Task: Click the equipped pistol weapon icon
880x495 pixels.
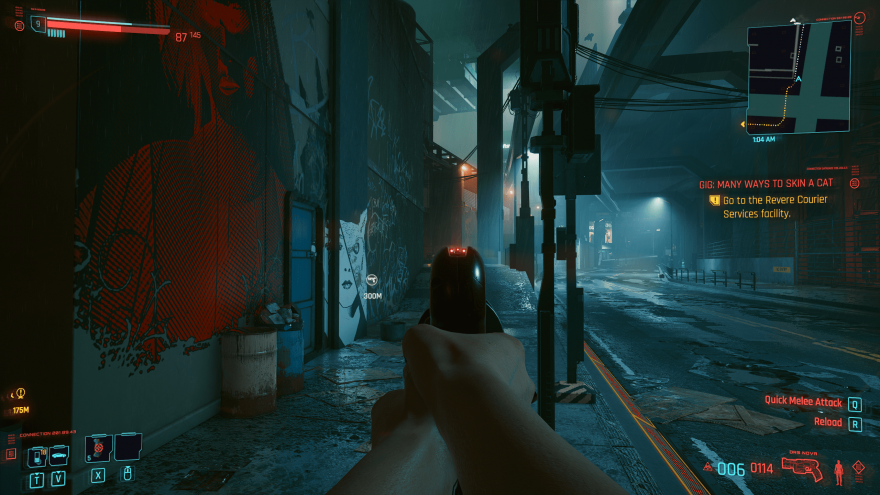Action: [804, 468]
